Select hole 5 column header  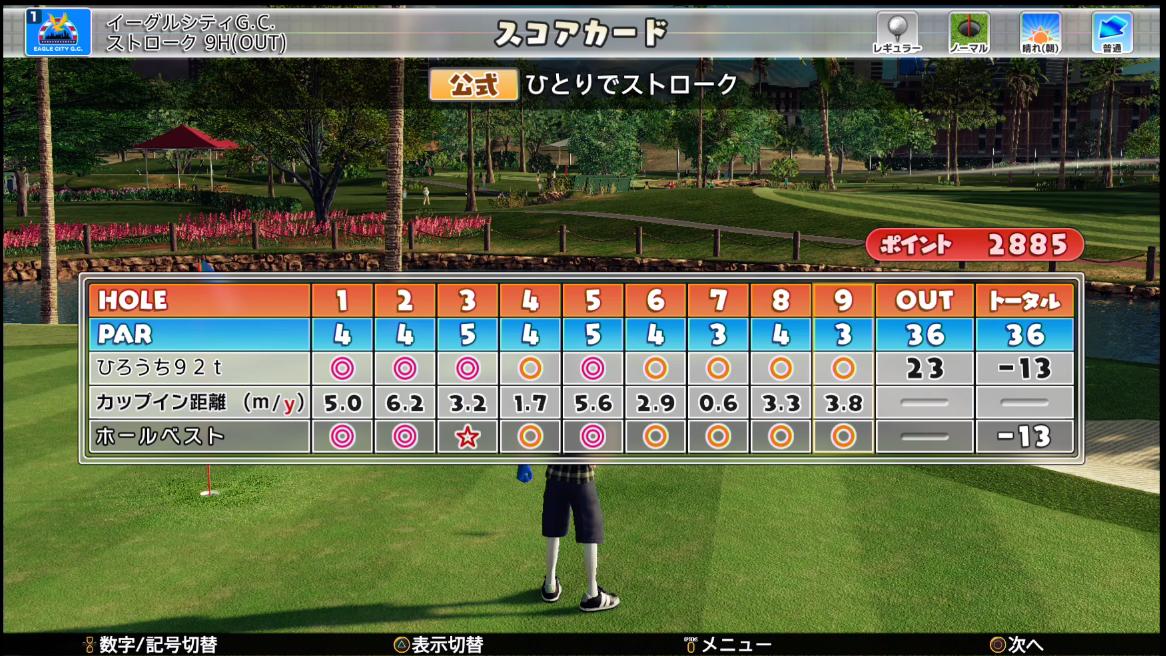593,300
